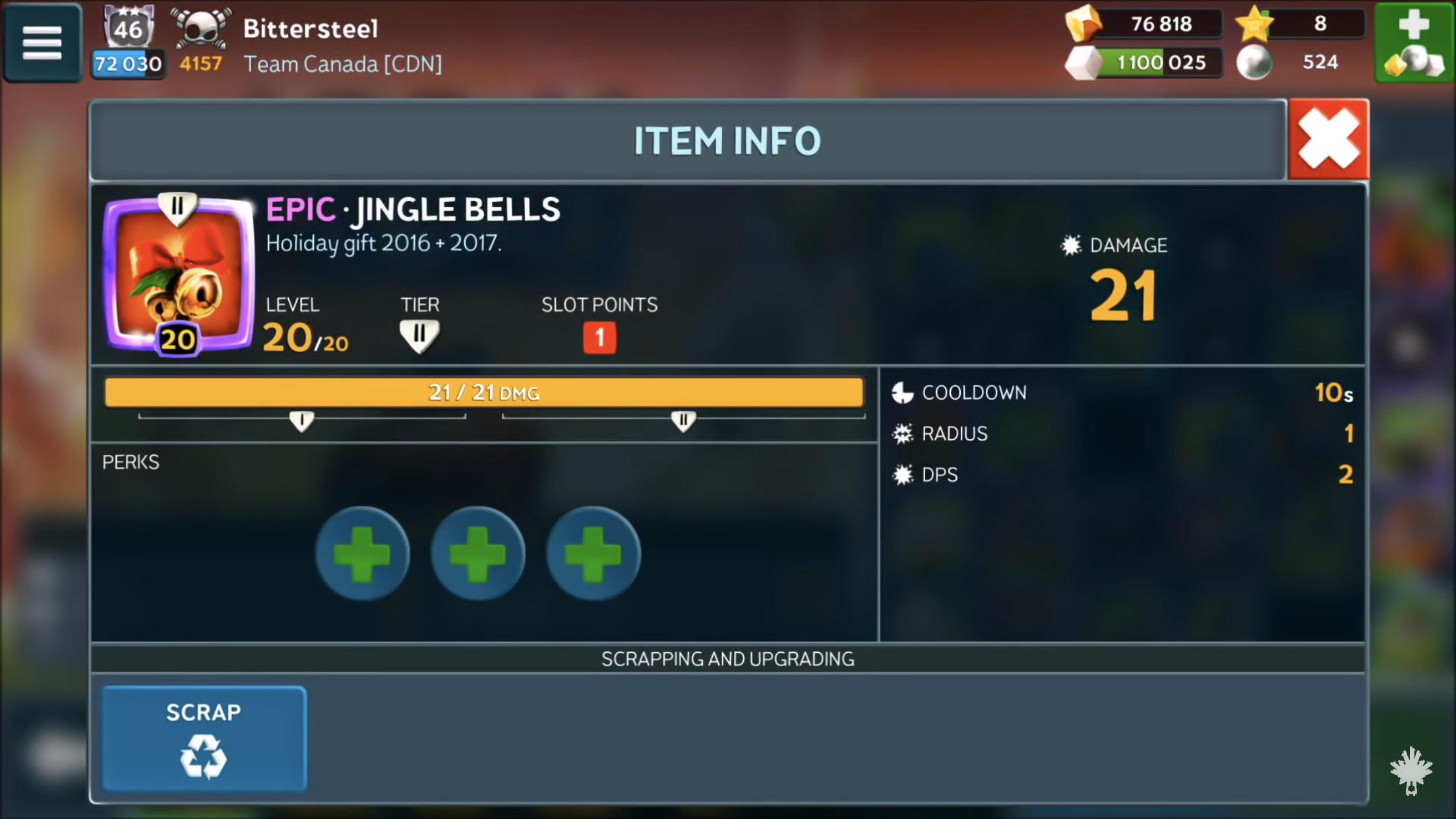This screenshot has height=819, width=1456.
Task: Select the Jingle Bells item icon
Action: click(178, 275)
